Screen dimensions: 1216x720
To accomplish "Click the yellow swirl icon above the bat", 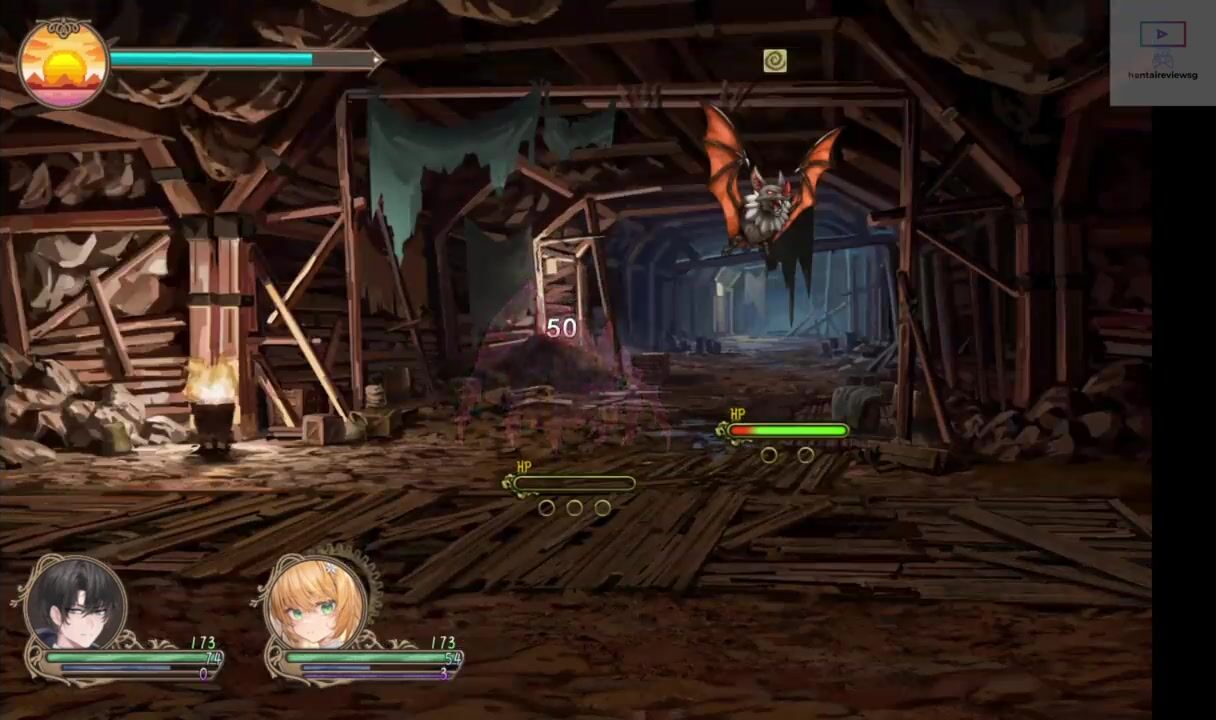I will click(x=774, y=61).
